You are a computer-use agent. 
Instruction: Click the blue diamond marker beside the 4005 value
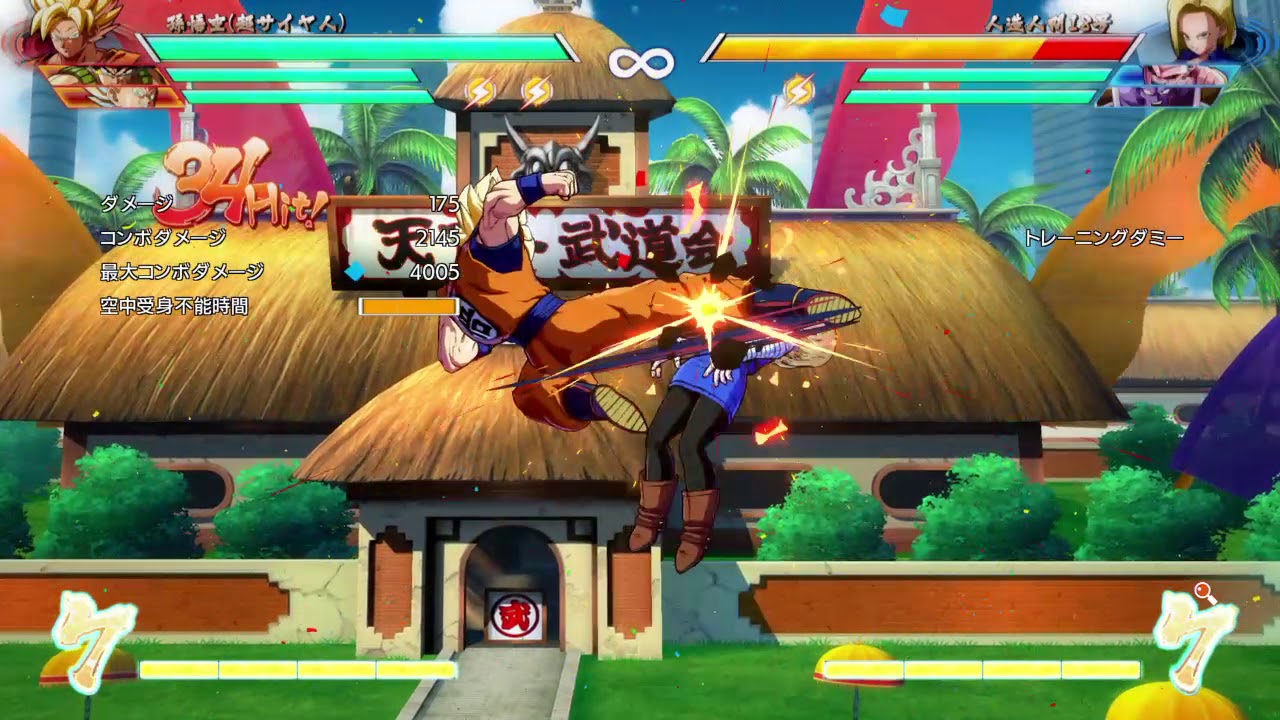tap(358, 268)
